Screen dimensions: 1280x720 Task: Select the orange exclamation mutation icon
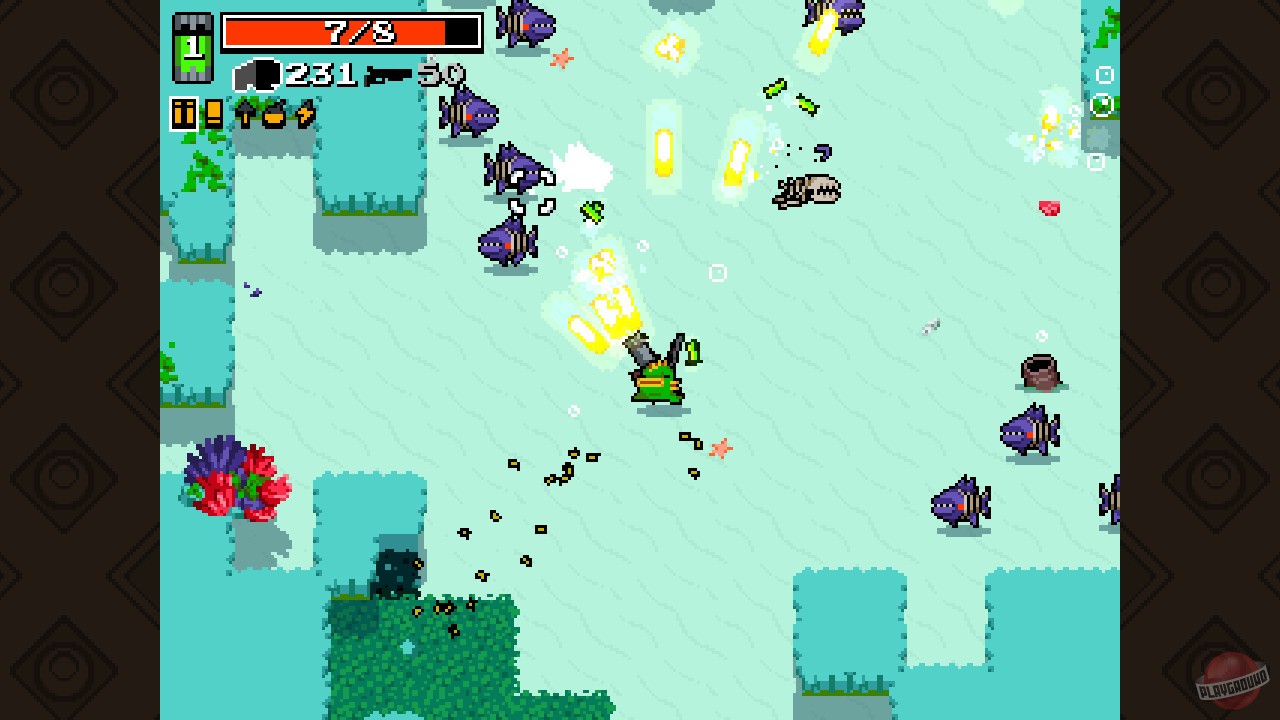(x=212, y=115)
